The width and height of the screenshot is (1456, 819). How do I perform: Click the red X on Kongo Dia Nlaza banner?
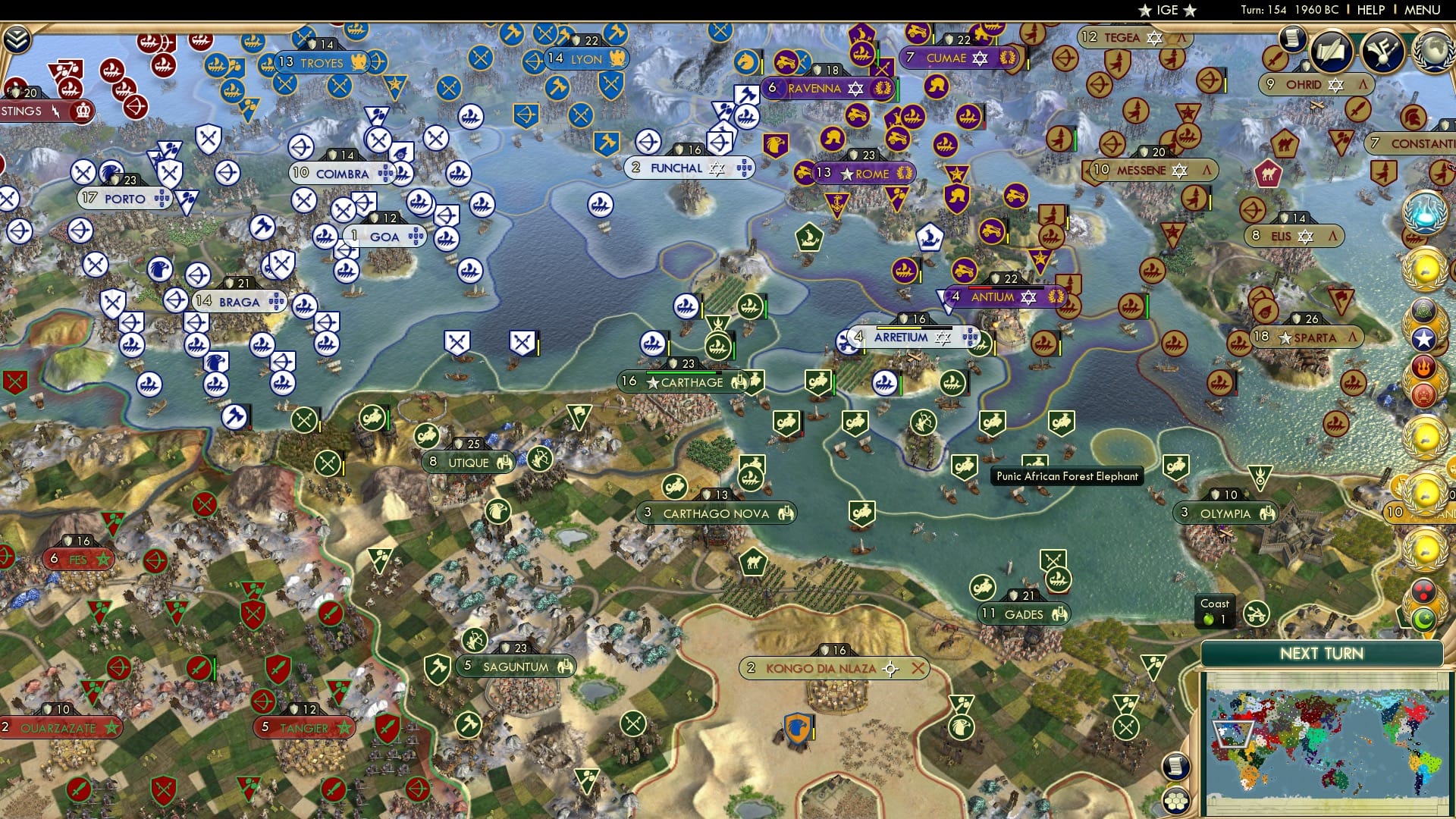(x=920, y=669)
